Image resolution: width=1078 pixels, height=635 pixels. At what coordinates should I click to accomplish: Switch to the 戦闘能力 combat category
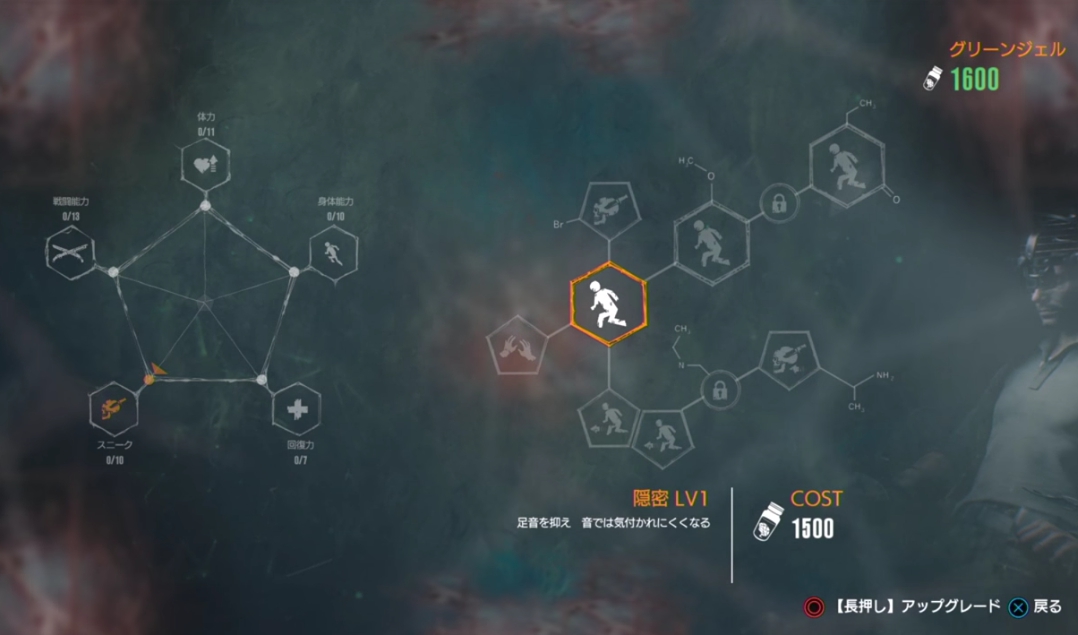pyautogui.click(x=71, y=250)
